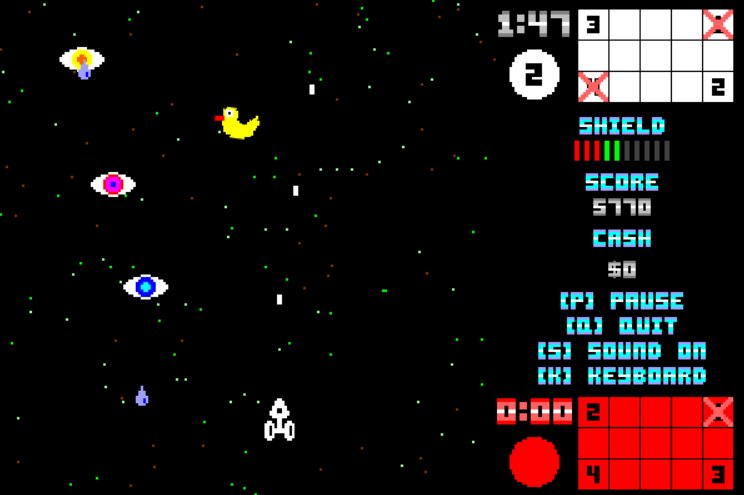
Task: Choose the red grid tile numbered 4
Action: point(593,473)
